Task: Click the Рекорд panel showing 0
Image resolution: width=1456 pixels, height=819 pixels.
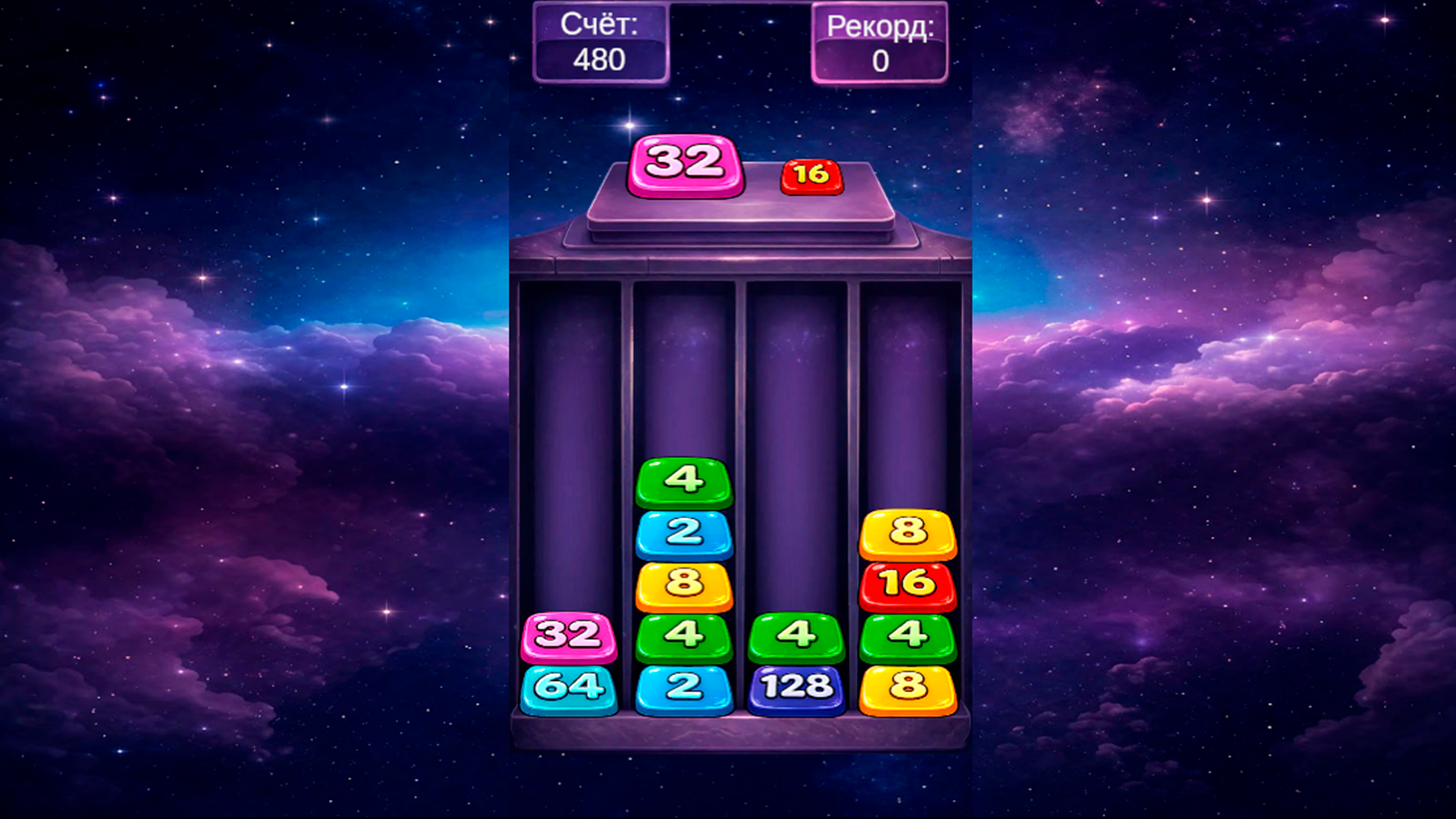Action: coord(880,42)
